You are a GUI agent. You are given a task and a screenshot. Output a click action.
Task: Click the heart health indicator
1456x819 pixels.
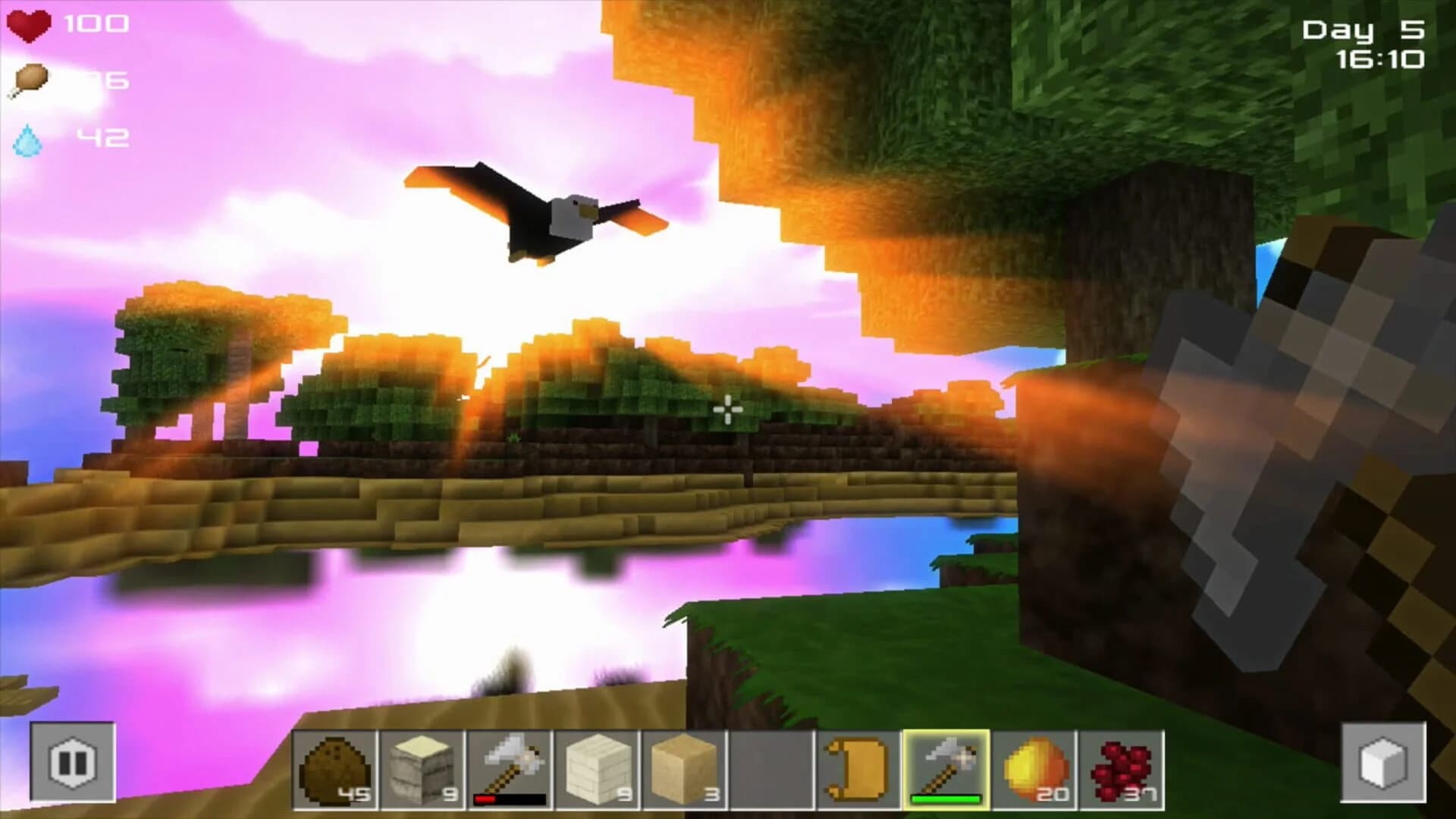pos(29,25)
